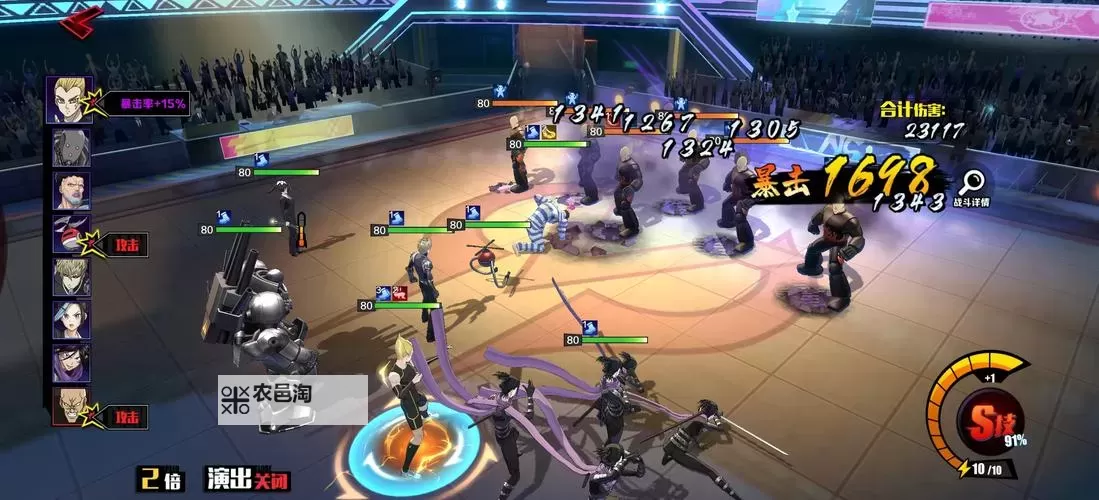Select the grey cyborg portrait in turn order

(x=71, y=148)
